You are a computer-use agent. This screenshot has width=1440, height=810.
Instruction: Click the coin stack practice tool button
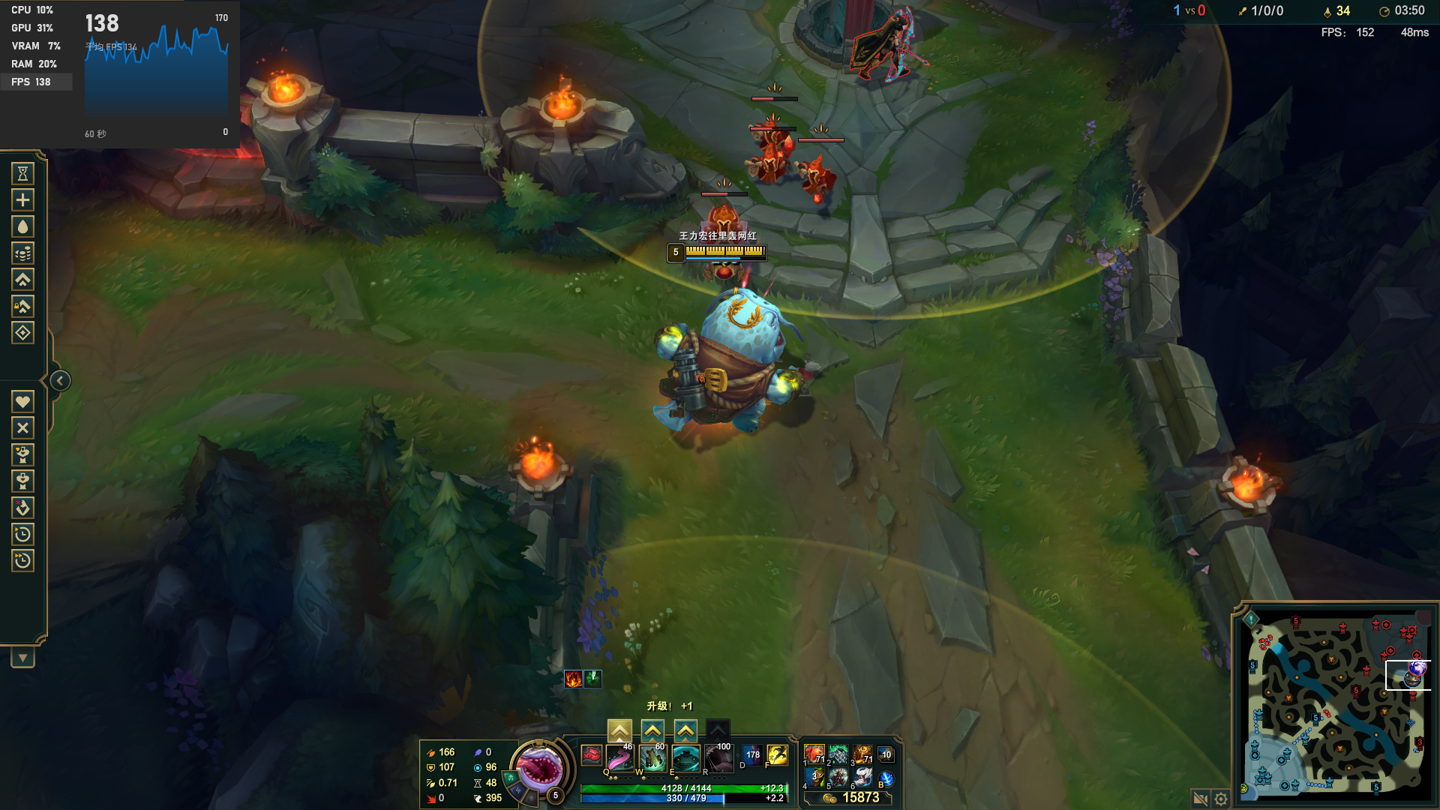pyautogui.click(x=23, y=253)
